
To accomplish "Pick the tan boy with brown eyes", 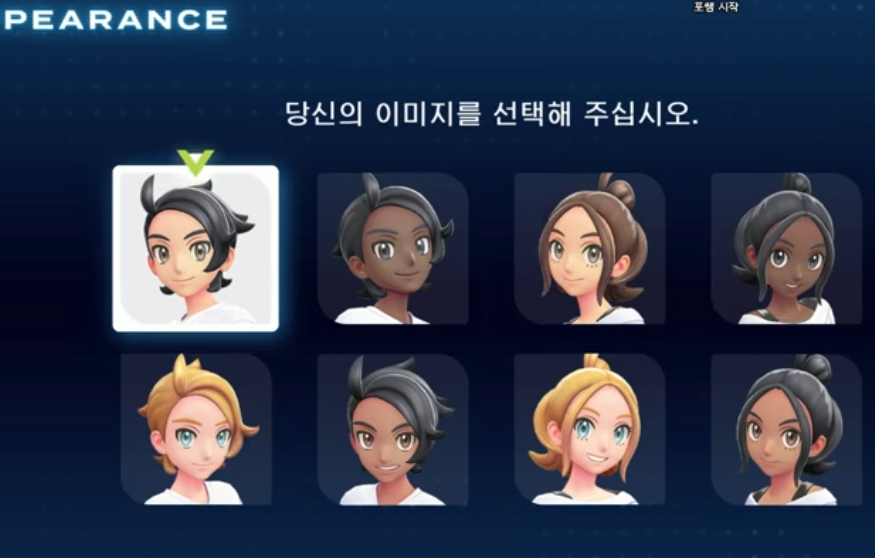I will (x=392, y=429).
